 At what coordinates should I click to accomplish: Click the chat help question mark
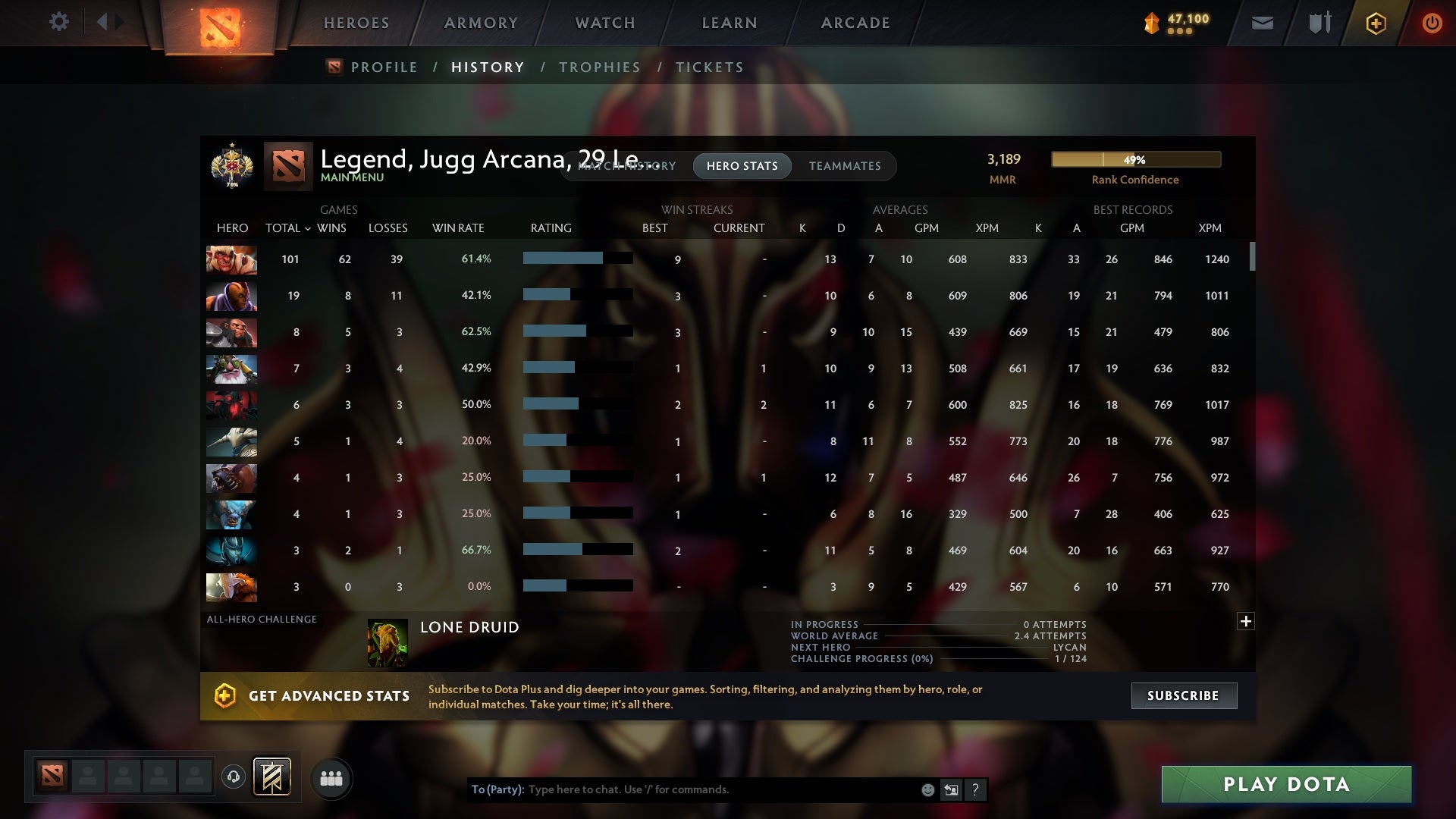976,789
